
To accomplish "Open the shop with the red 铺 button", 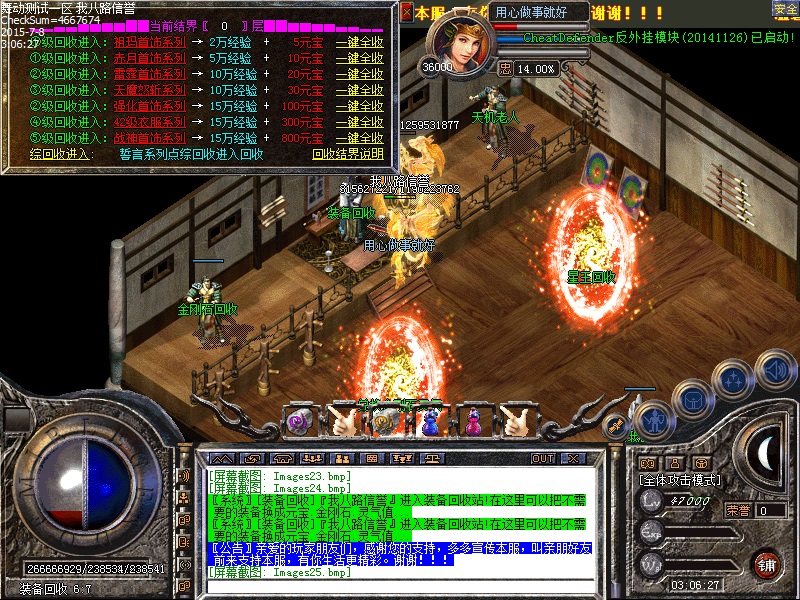I will (766, 563).
